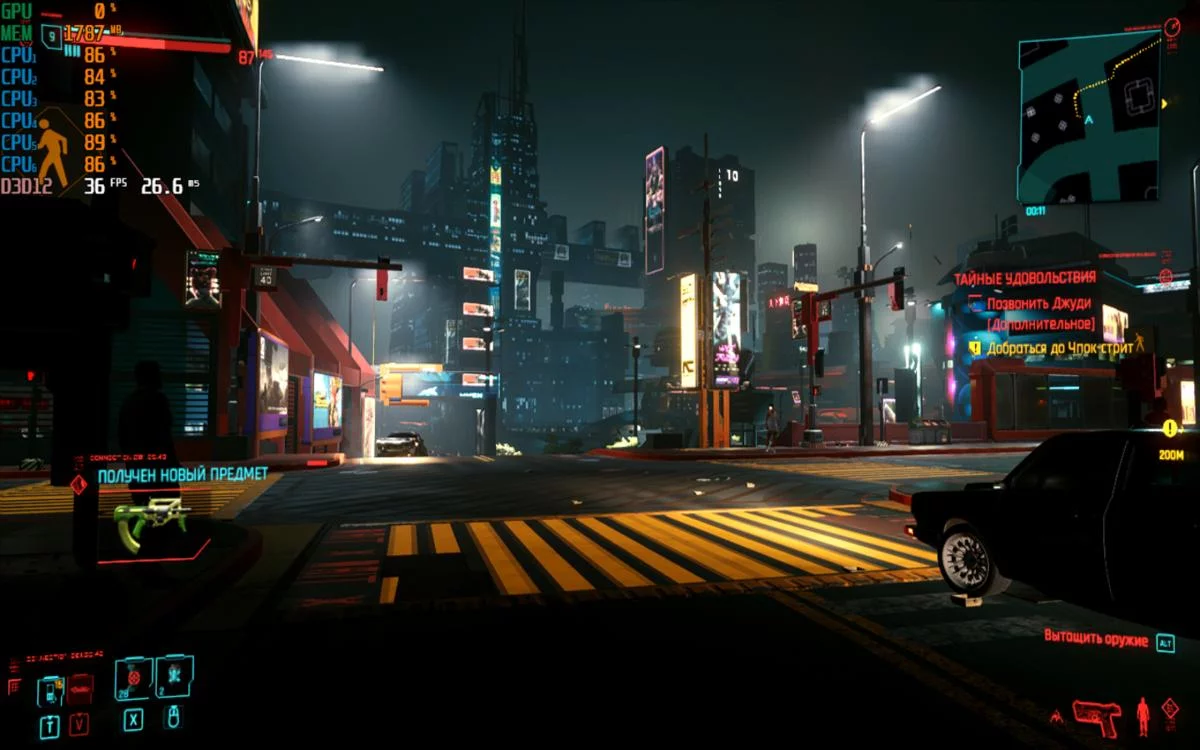Click the yellow arrow on minimap edge

pos(1164,103)
